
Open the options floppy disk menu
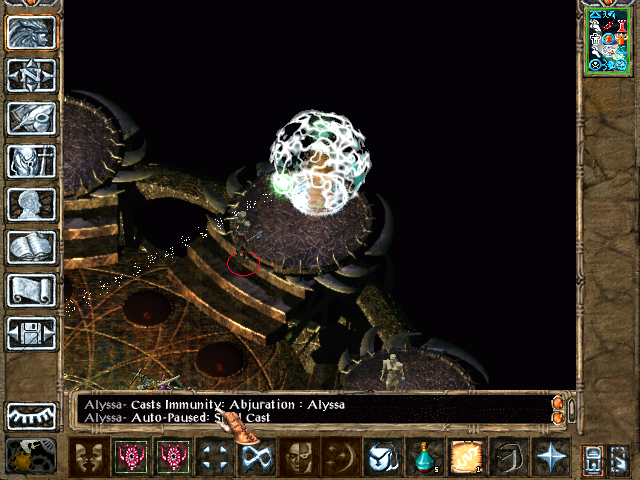pos(31,333)
